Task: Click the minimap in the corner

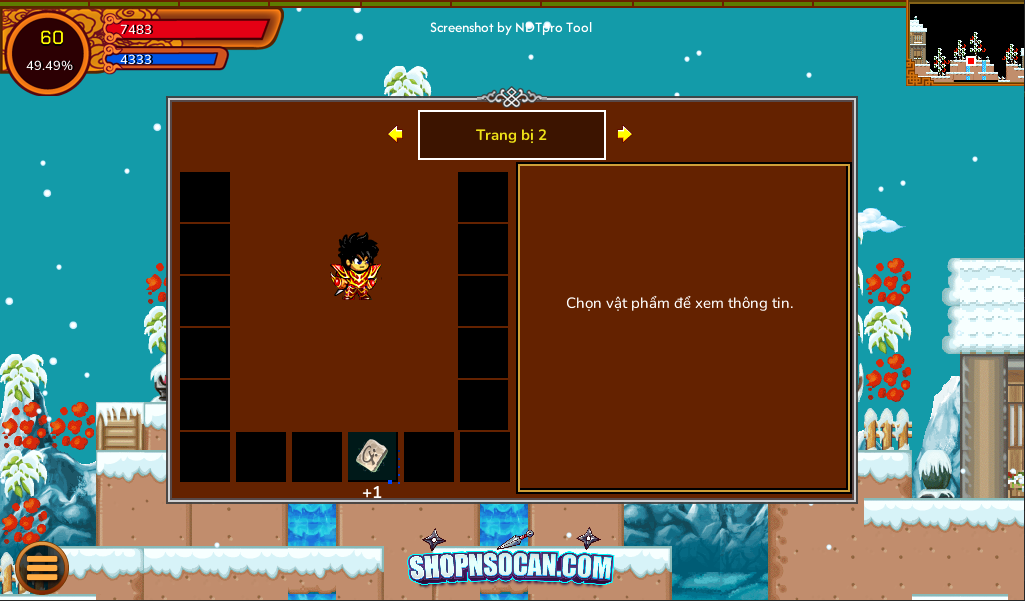Action: (965, 43)
